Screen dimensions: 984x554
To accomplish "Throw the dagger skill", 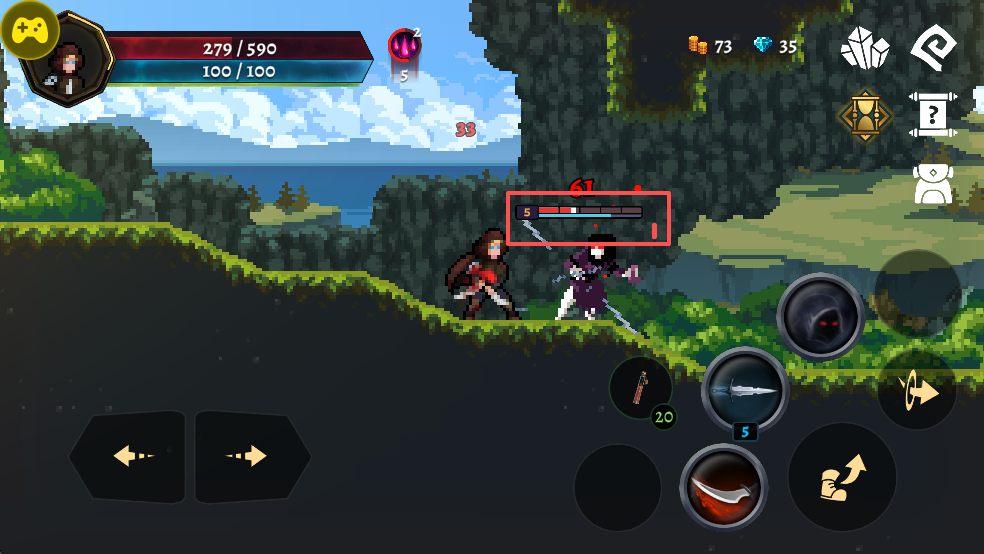I will (x=745, y=390).
